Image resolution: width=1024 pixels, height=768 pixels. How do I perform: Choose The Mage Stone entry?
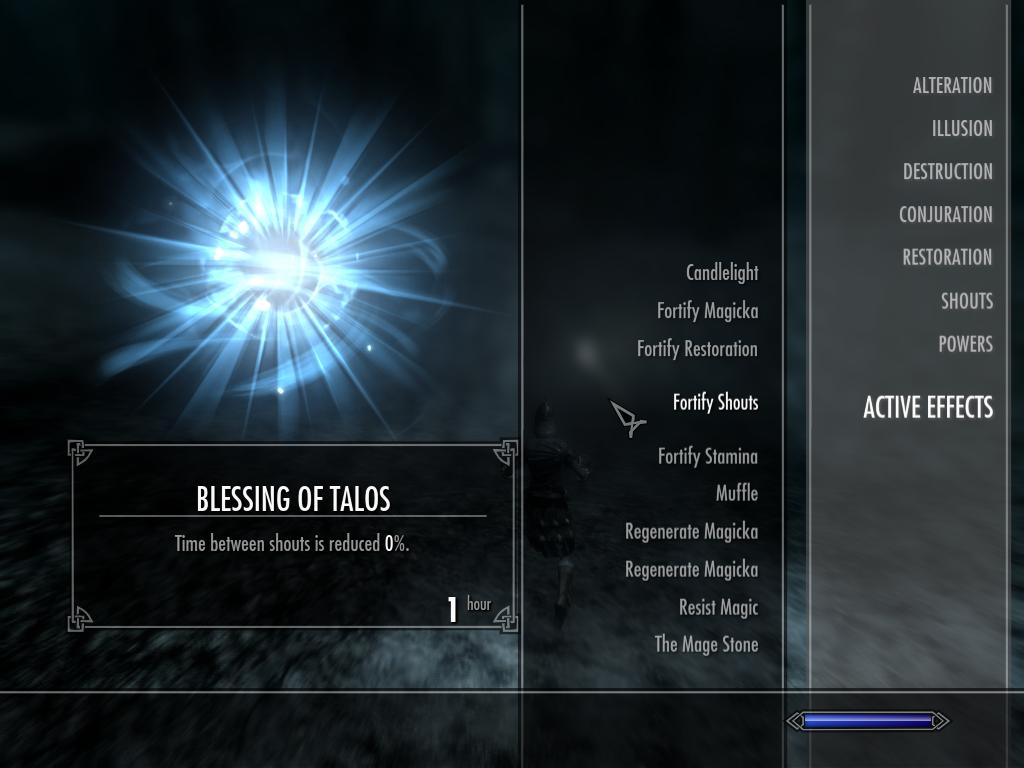click(706, 645)
